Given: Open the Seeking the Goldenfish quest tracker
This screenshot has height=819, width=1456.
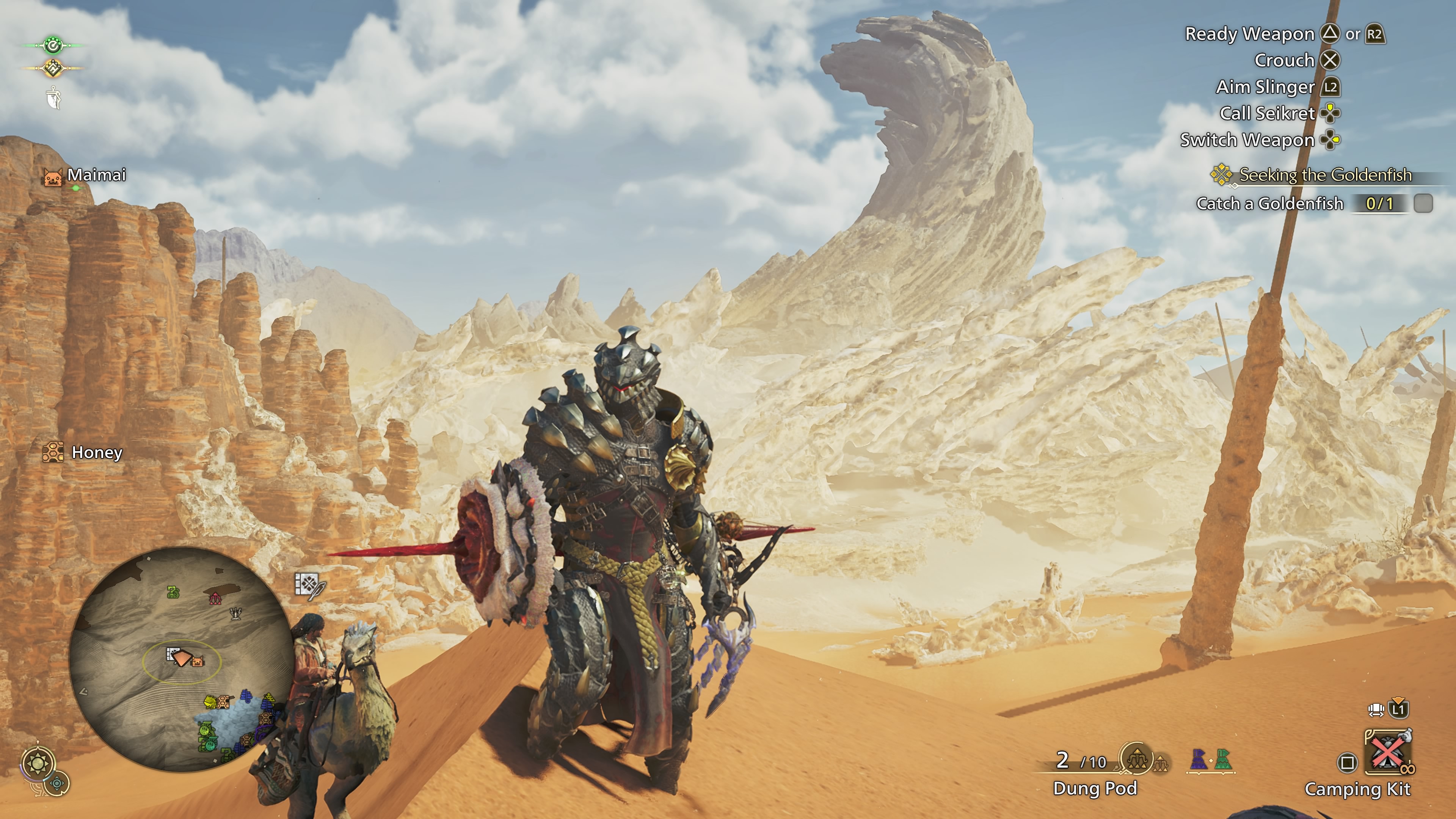Looking at the screenshot, I should 1324,175.
